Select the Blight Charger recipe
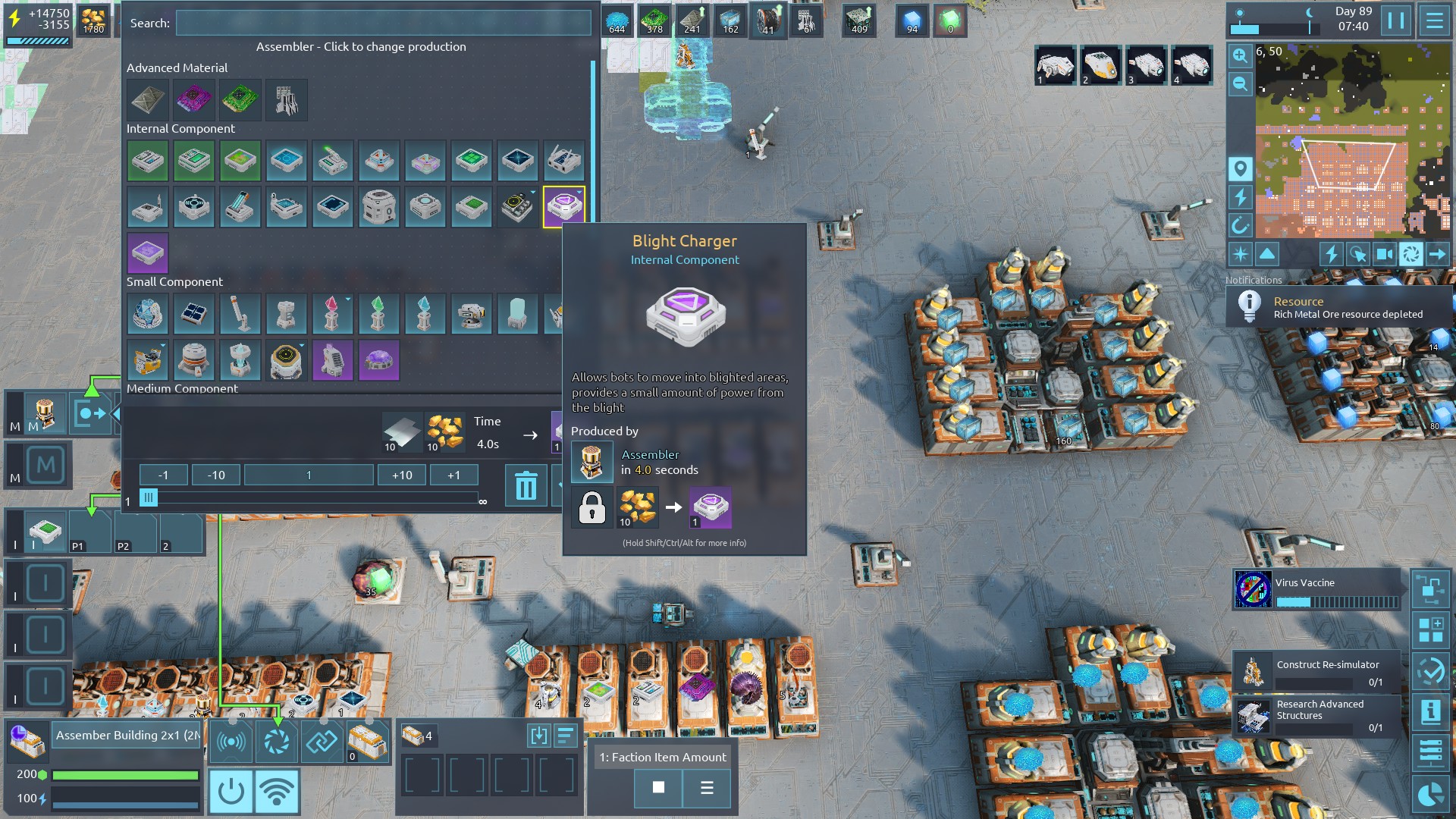The width and height of the screenshot is (1456, 819). [563, 206]
